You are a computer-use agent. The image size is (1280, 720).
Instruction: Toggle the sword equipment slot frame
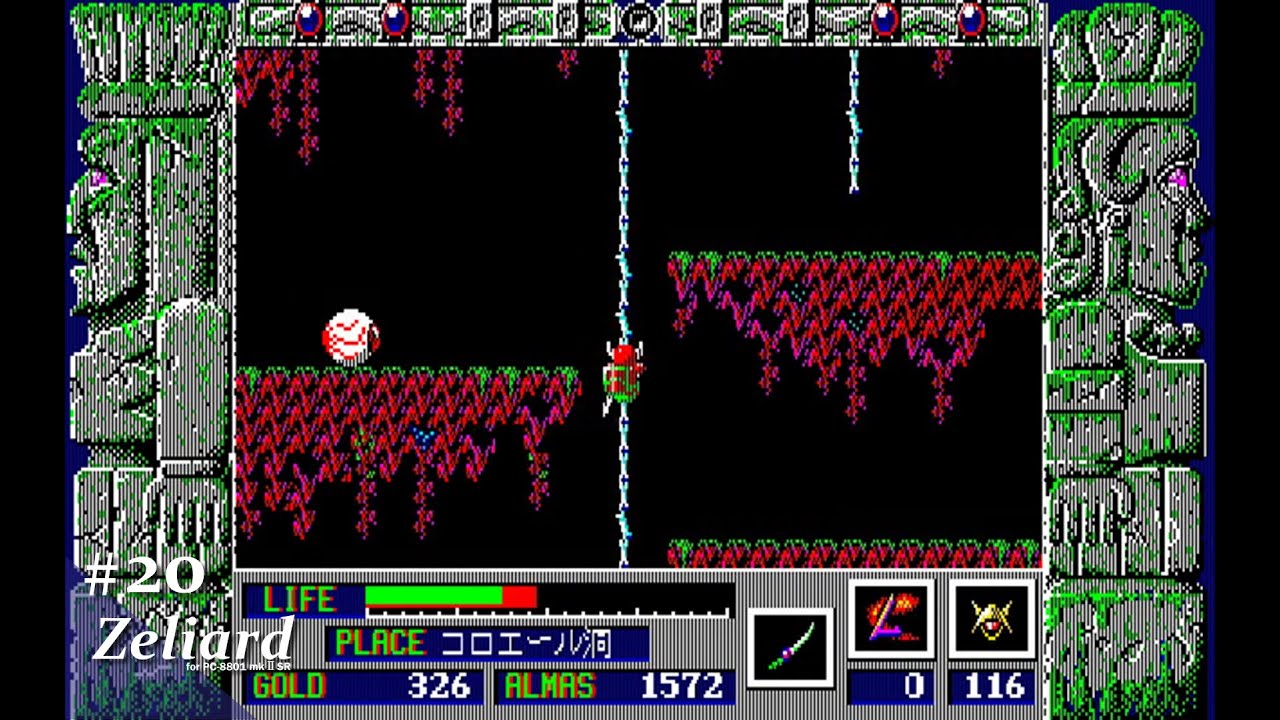pos(791,644)
